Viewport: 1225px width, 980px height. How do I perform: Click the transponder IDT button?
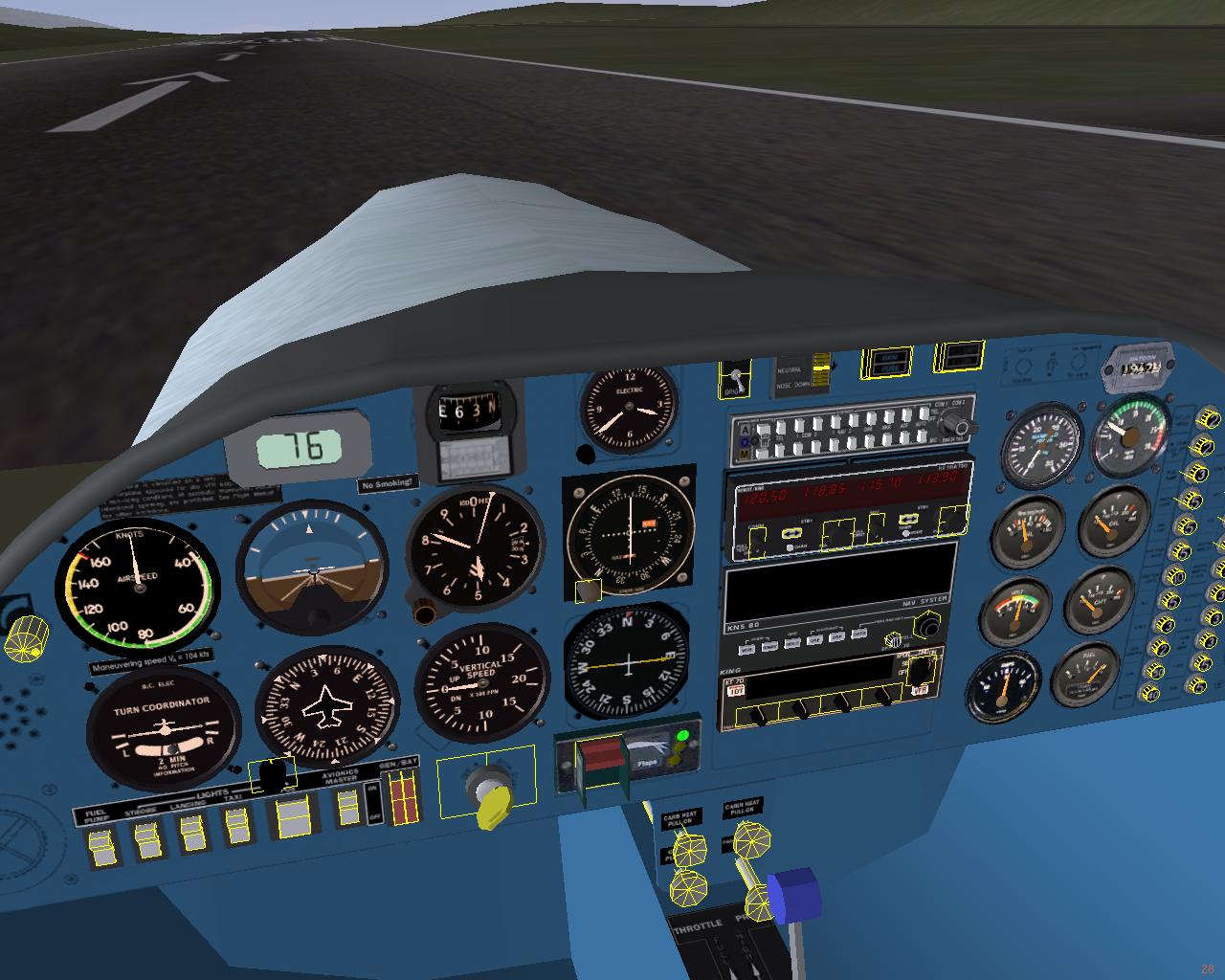(736, 690)
